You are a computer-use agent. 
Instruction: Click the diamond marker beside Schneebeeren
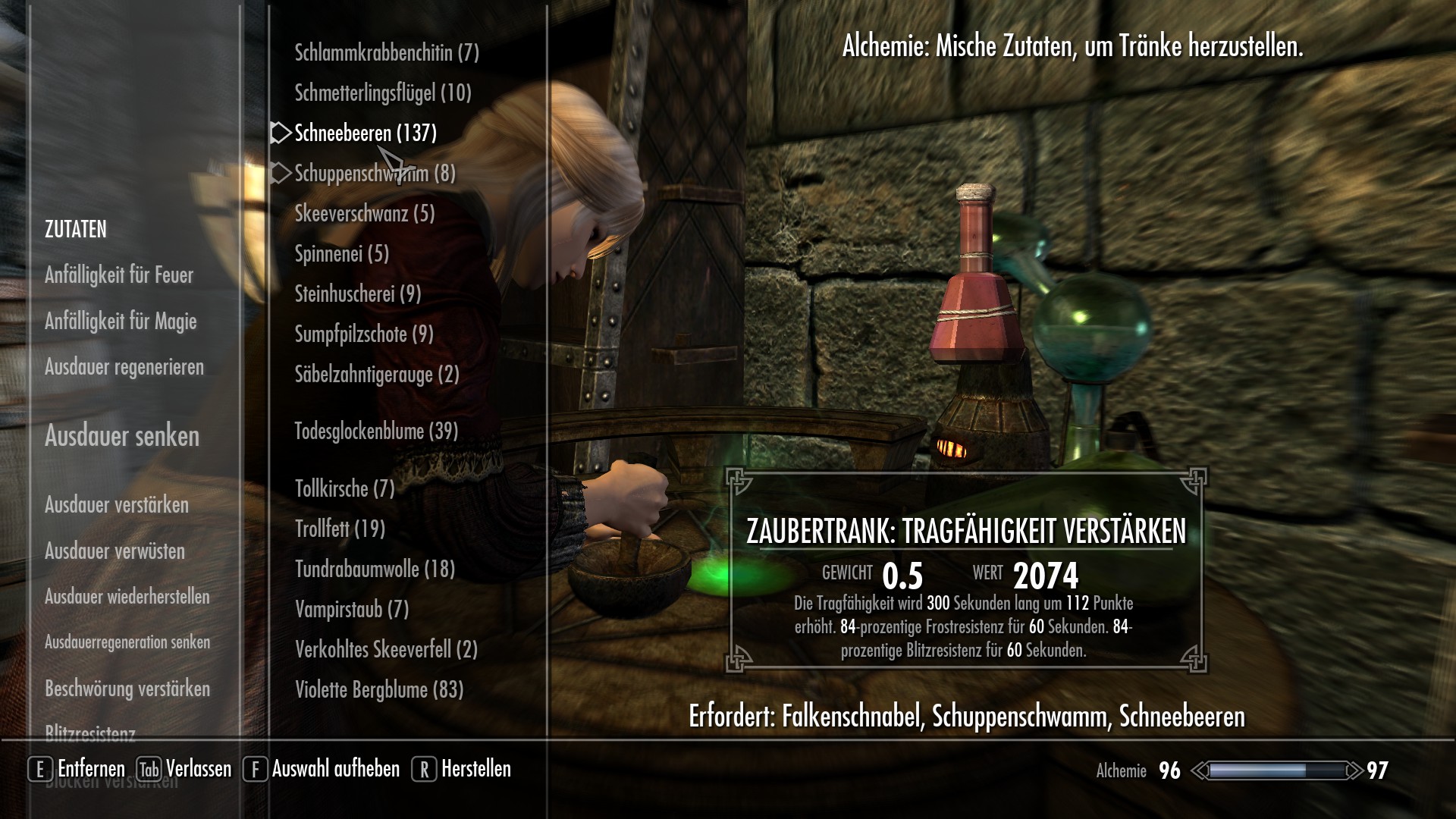click(x=280, y=133)
